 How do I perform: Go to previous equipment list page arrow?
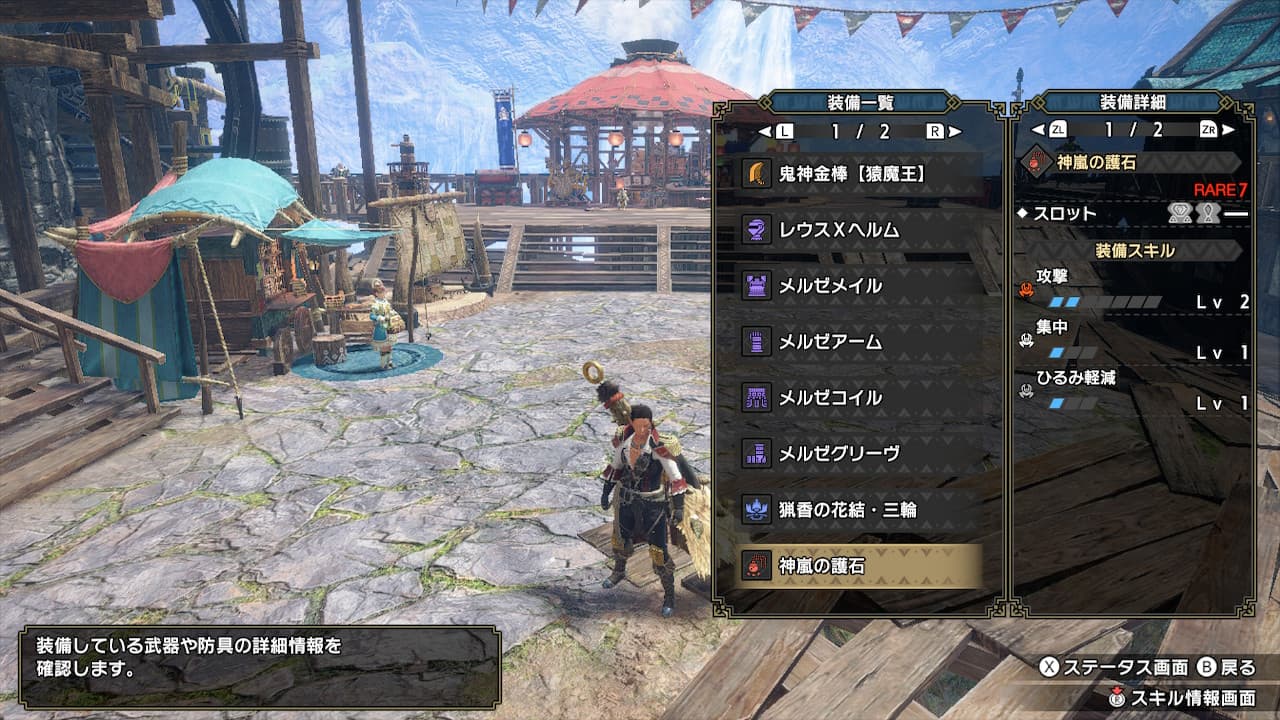(x=765, y=131)
